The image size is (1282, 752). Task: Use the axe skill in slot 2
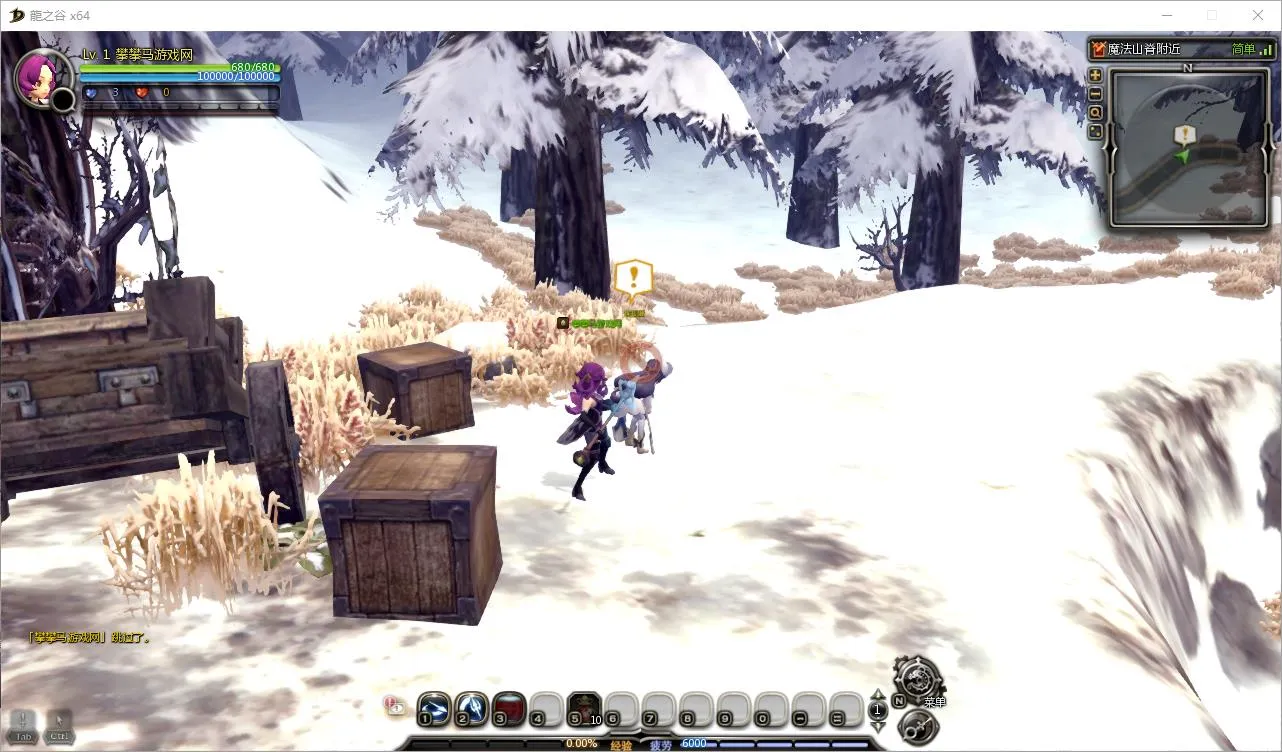471,708
